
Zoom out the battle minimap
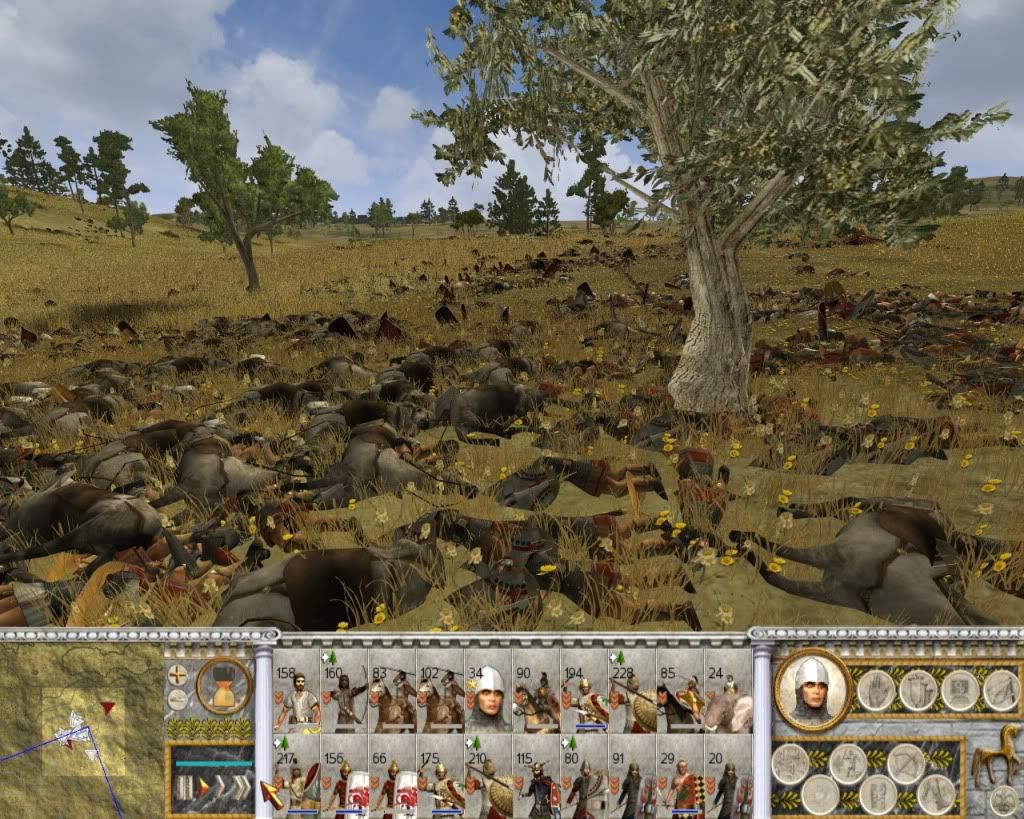coord(177,698)
